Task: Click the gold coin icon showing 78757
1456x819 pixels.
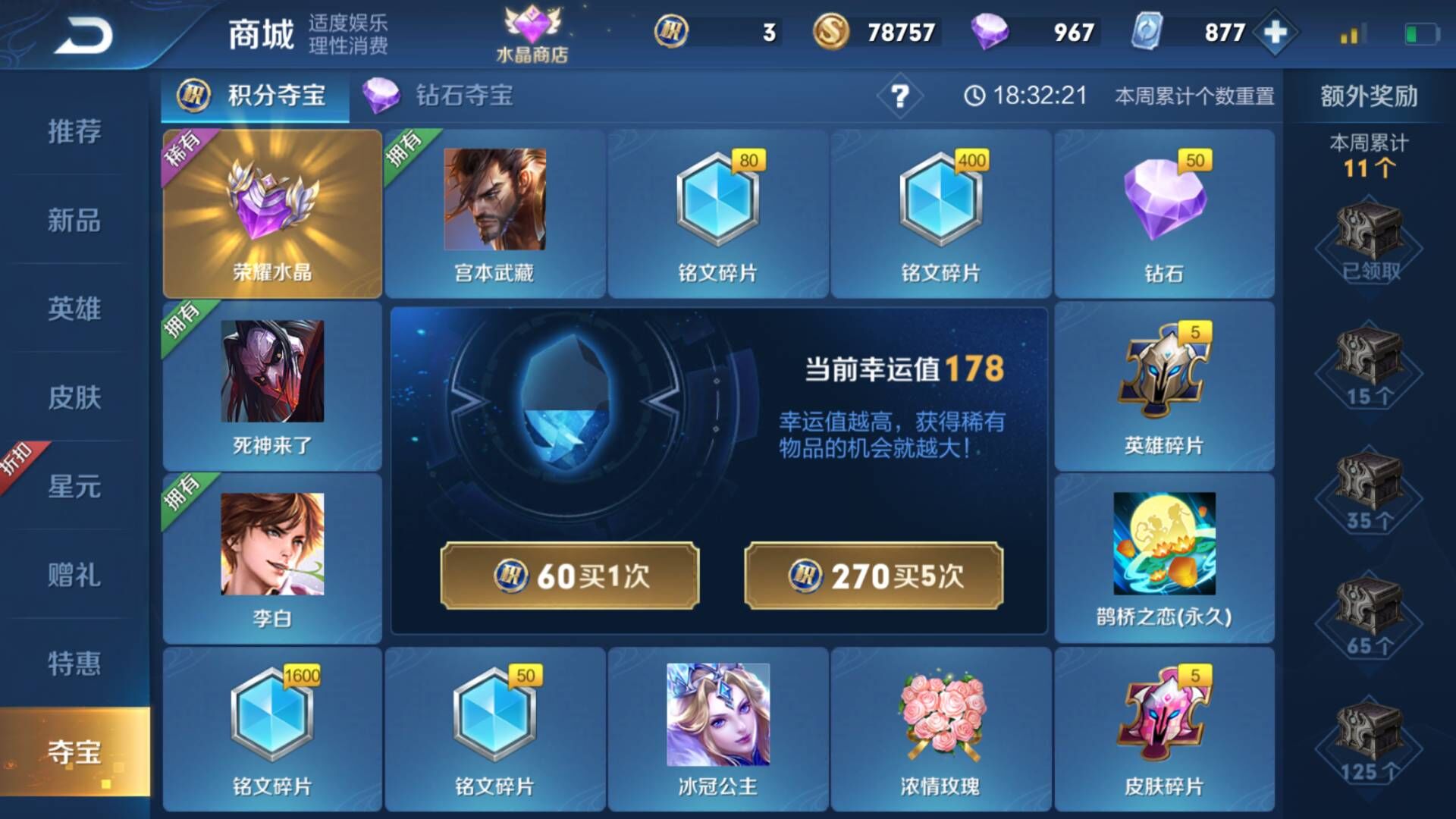Action: pos(832,31)
